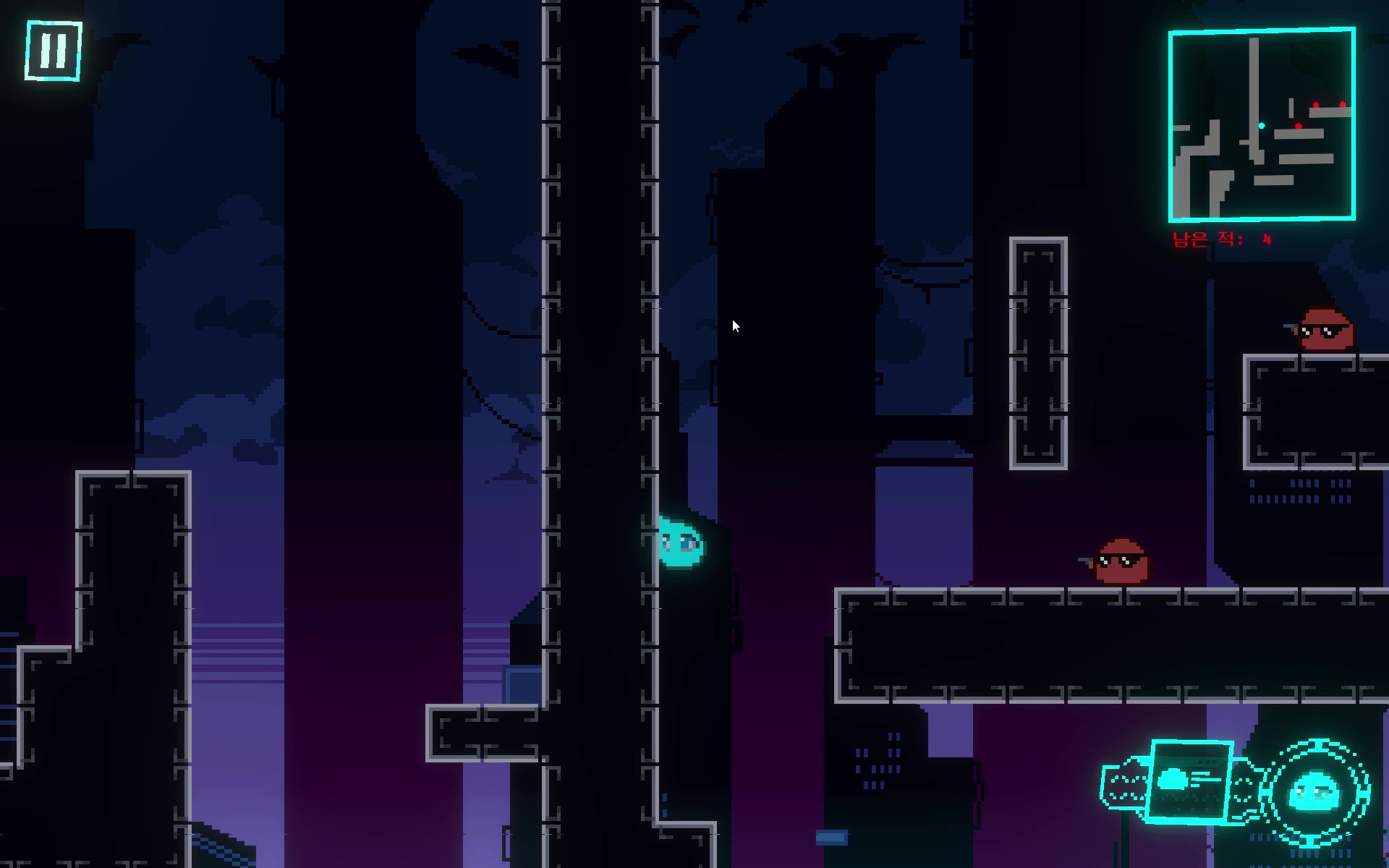Select the slime dash ability card
This screenshot has width=1389, height=868.
coord(1189,781)
